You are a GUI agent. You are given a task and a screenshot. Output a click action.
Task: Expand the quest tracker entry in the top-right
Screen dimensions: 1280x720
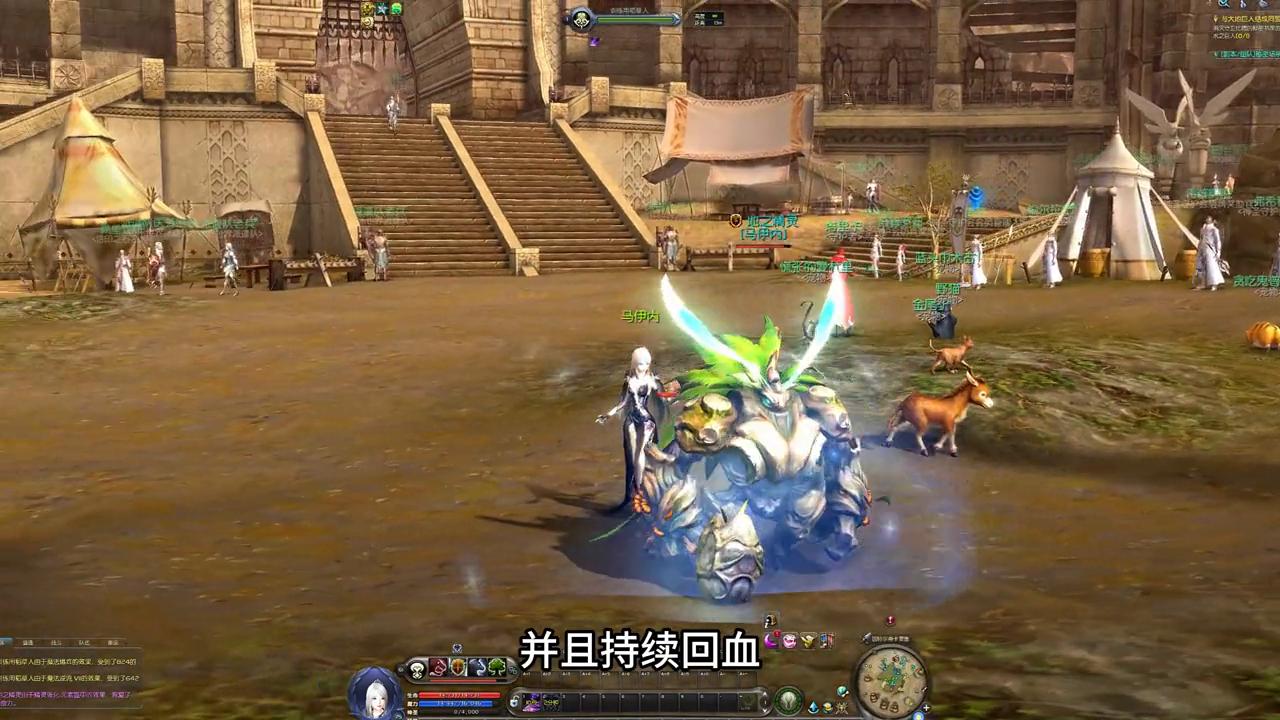tap(1213, 20)
